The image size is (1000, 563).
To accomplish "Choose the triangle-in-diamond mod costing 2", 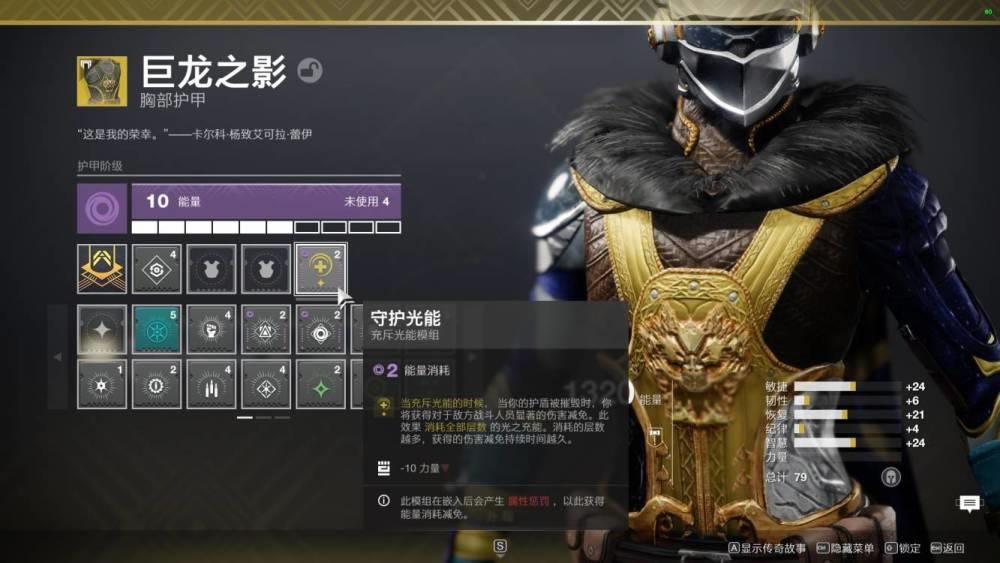I will coord(266,330).
